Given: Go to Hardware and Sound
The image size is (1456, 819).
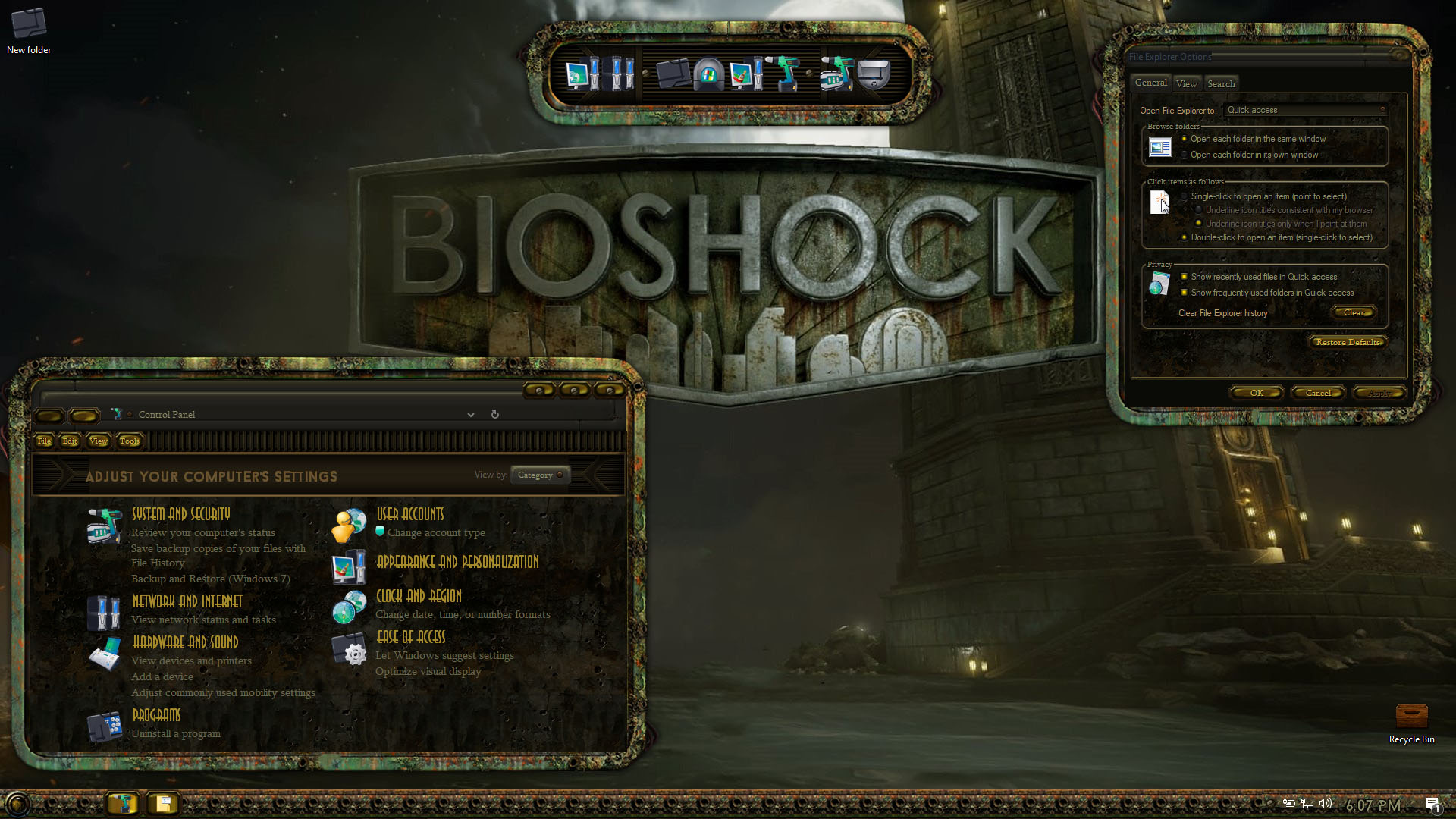Looking at the screenshot, I should [x=185, y=642].
